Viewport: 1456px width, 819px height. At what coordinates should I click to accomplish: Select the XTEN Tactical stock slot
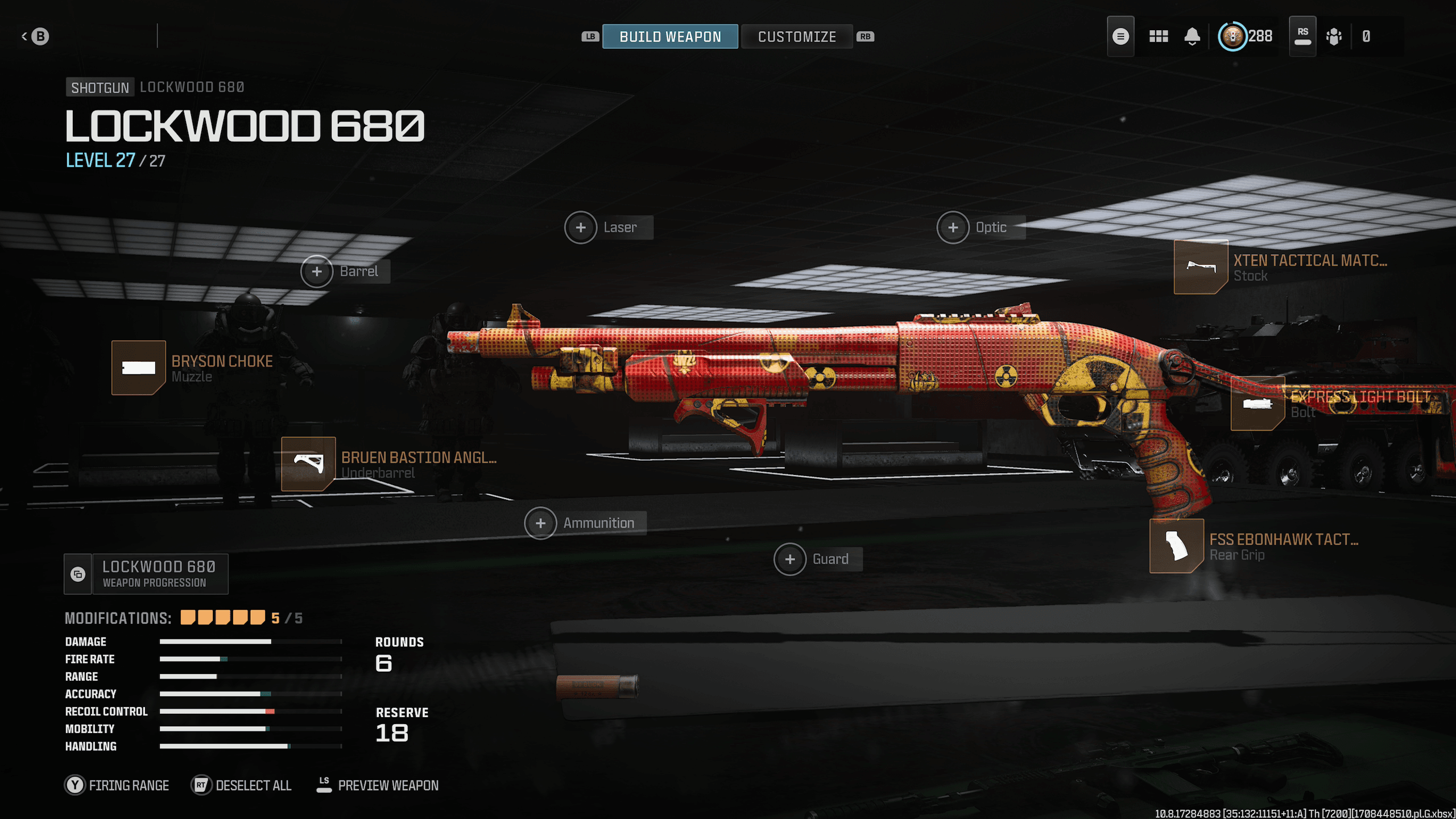(x=1201, y=267)
